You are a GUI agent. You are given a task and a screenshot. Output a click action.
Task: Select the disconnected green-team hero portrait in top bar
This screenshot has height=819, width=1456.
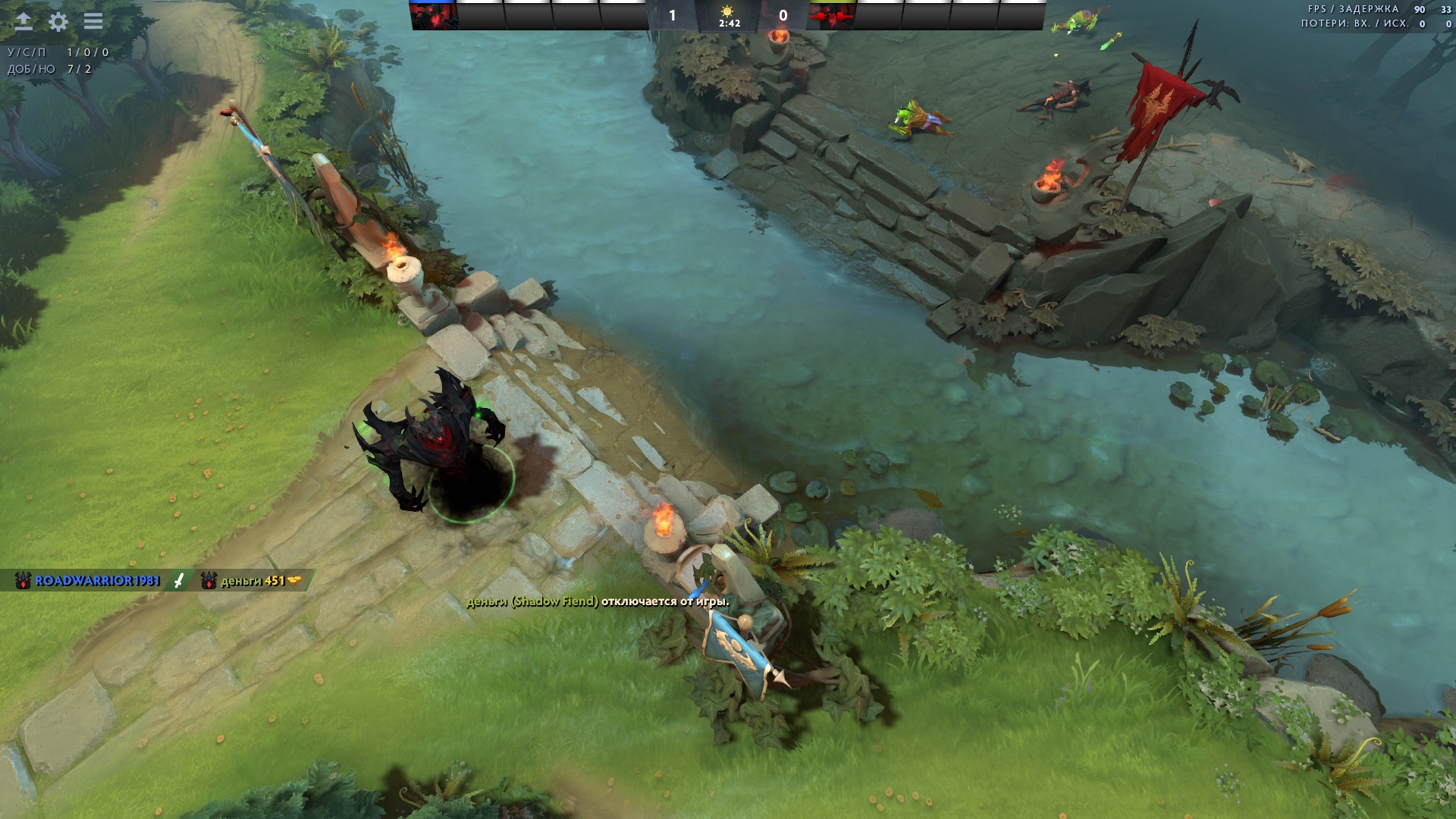coord(832,16)
